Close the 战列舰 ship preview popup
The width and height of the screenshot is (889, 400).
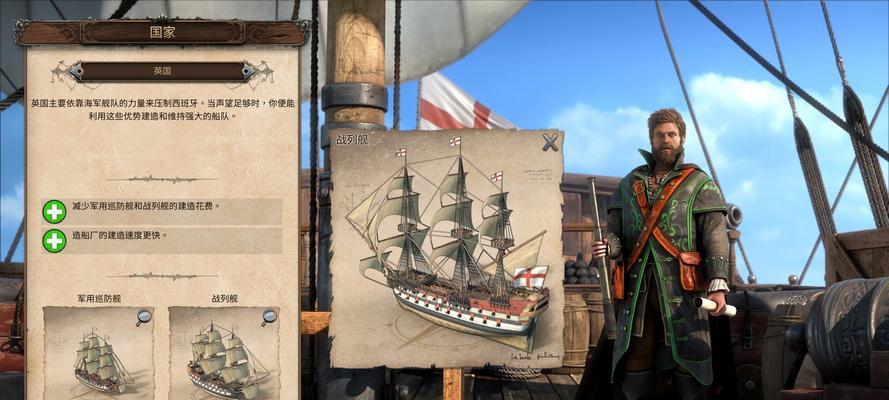point(550,143)
